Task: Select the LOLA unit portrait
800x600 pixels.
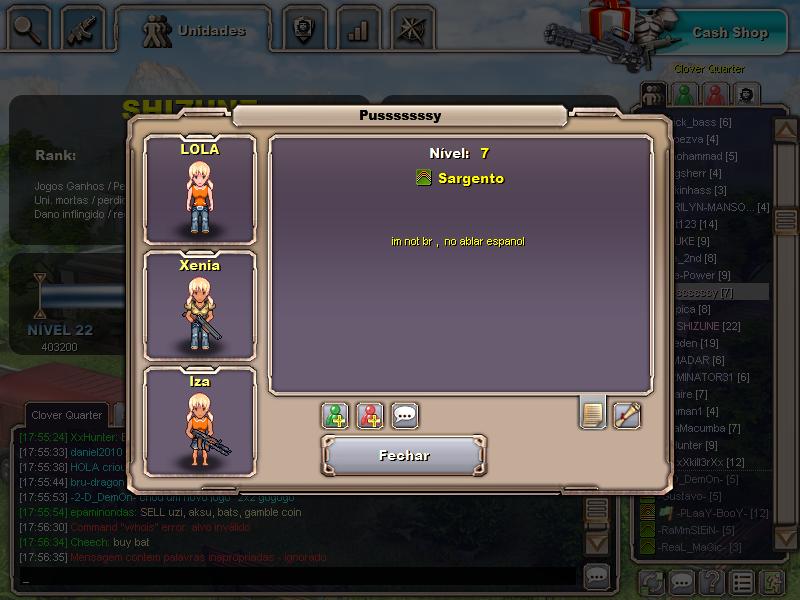Action: coord(200,190)
